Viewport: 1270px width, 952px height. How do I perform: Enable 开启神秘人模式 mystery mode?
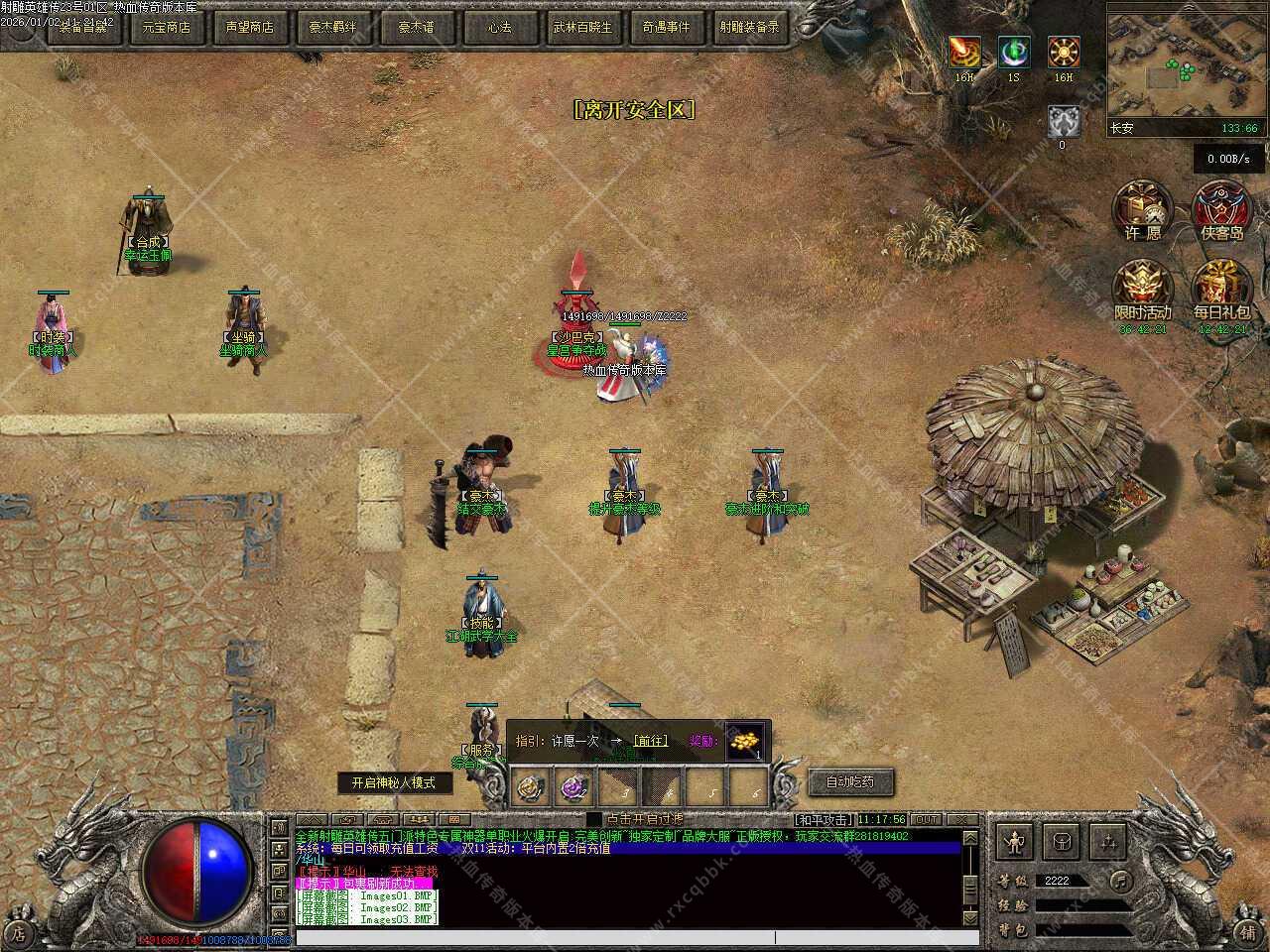point(393,782)
